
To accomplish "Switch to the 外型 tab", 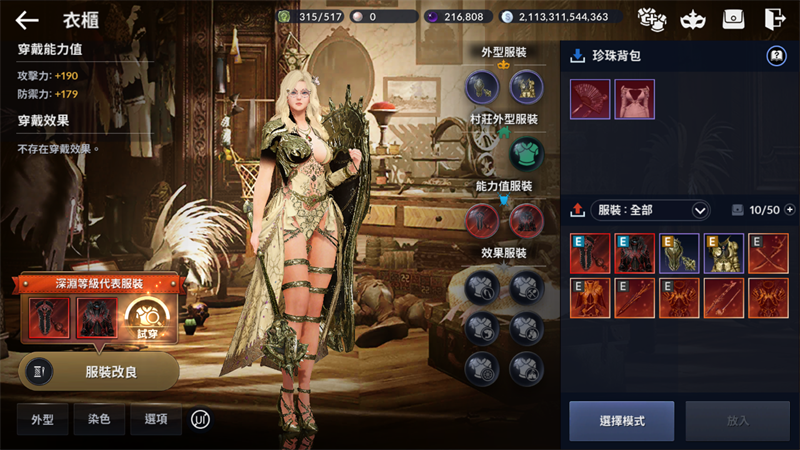I will tap(43, 420).
